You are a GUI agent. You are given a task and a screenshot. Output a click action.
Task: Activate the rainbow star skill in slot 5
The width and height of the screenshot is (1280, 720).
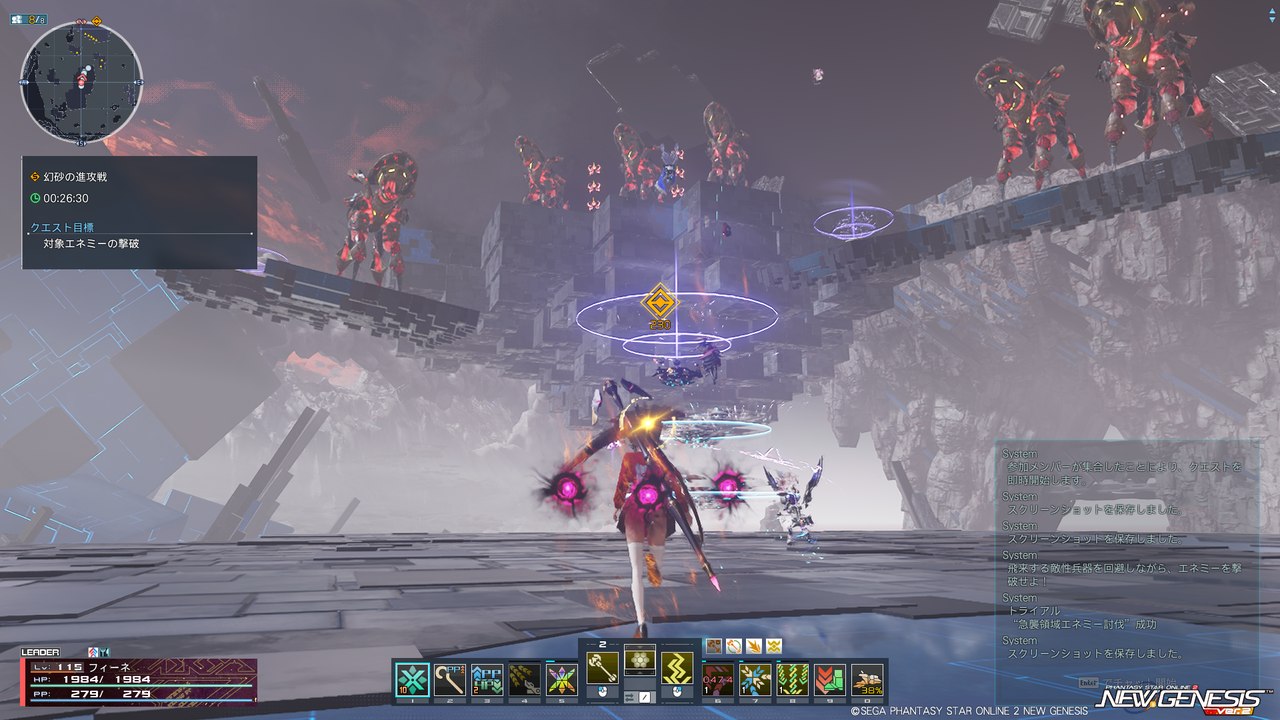click(562, 679)
